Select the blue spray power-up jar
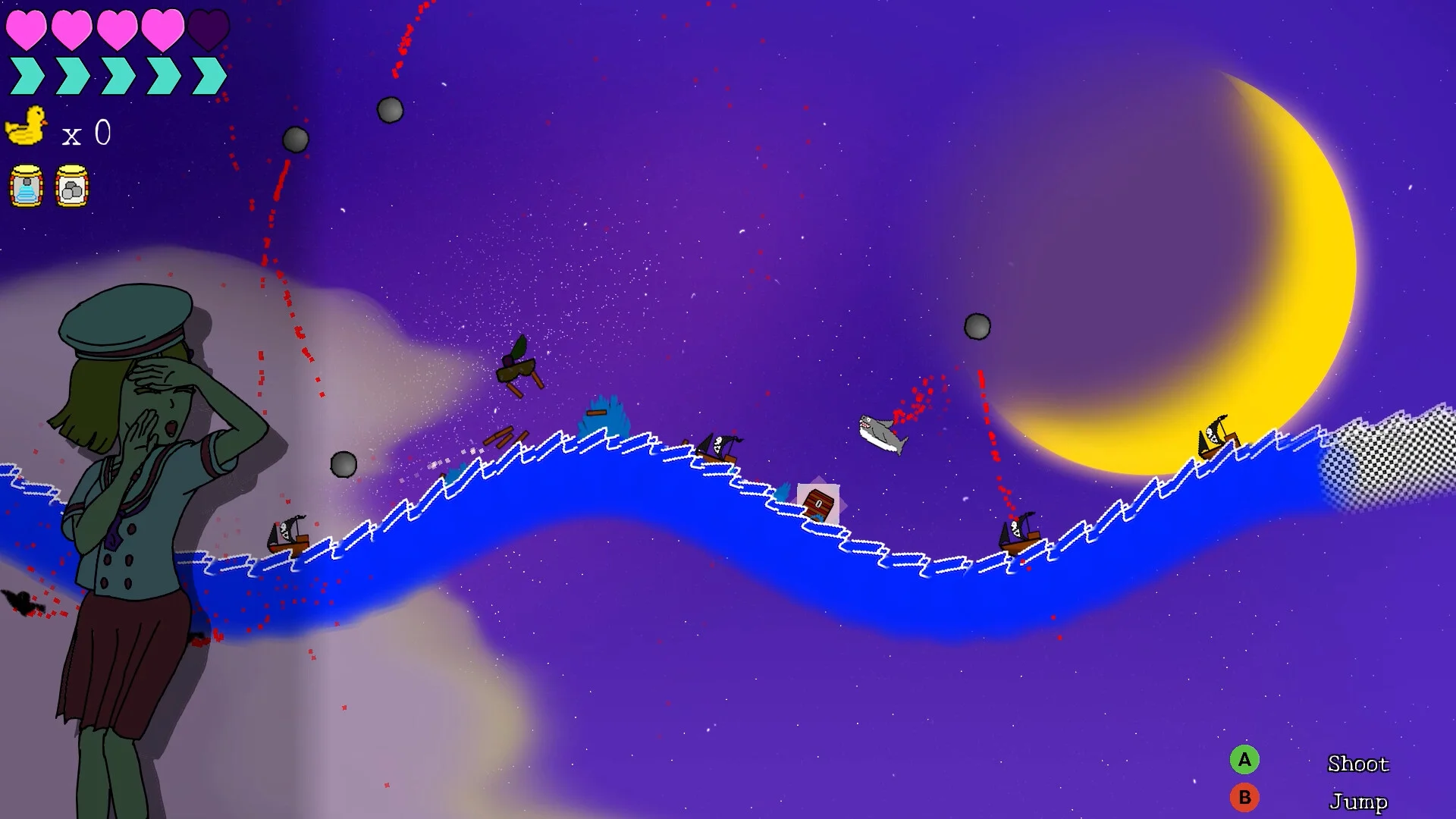This screenshot has height=819, width=1456. coord(27,186)
